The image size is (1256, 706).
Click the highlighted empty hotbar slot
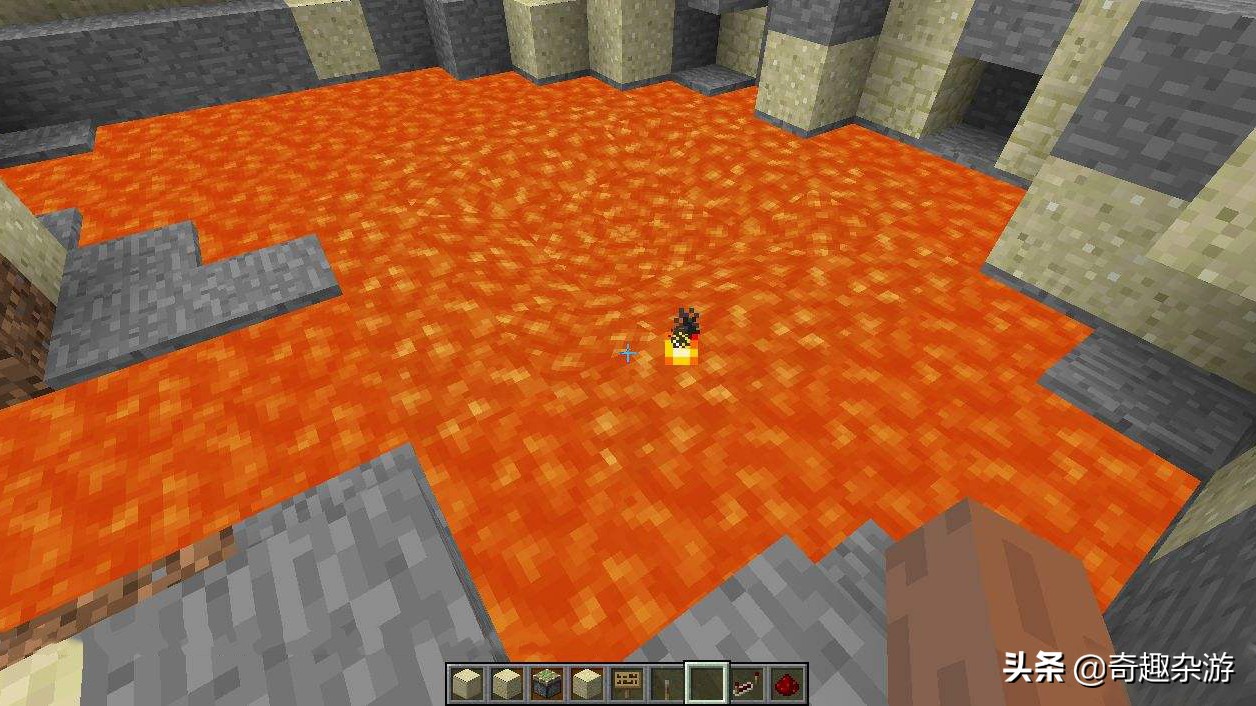pyautogui.click(x=706, y=684)
